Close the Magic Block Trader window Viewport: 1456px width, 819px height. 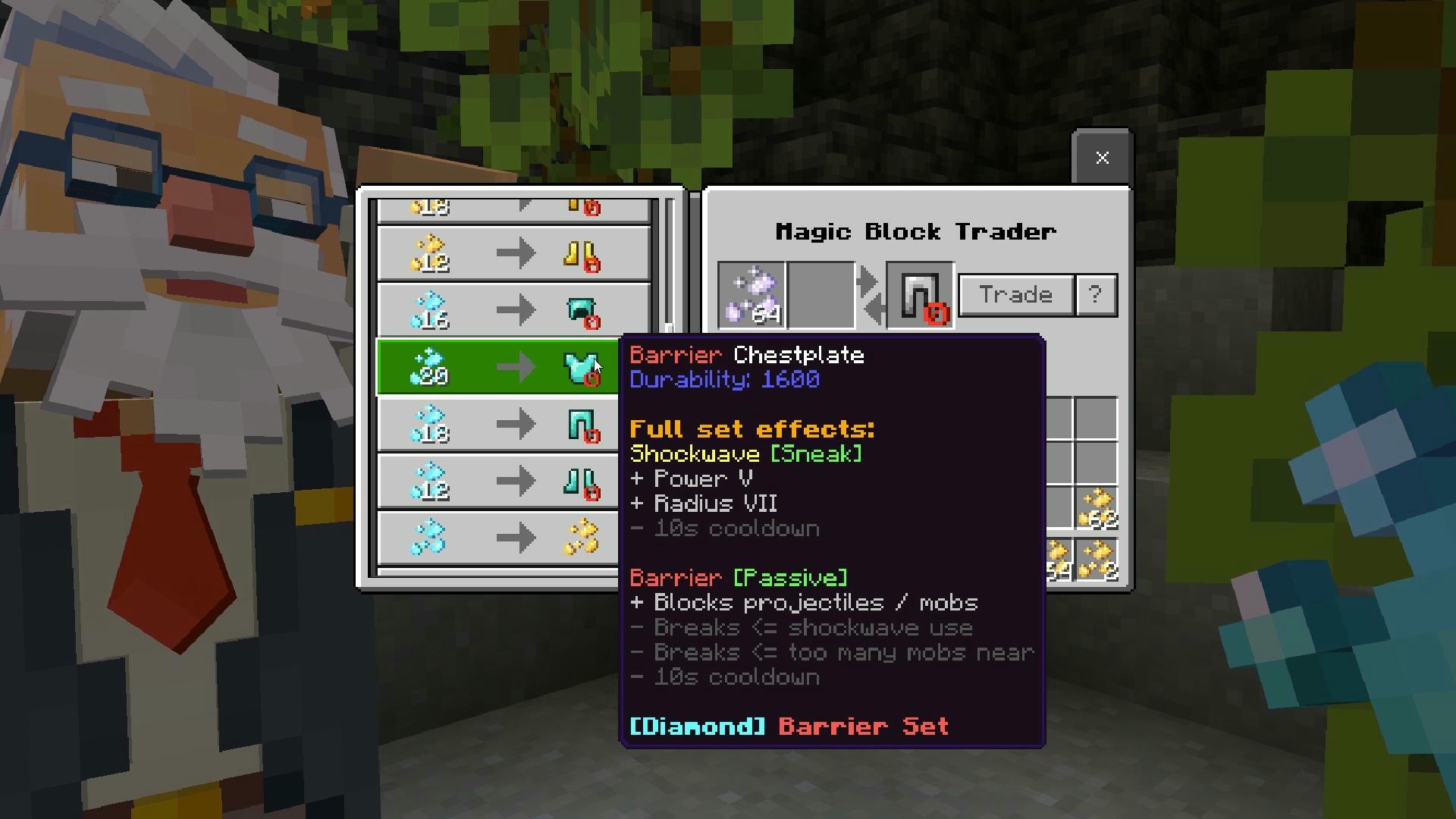click(x=1101, y=158)
